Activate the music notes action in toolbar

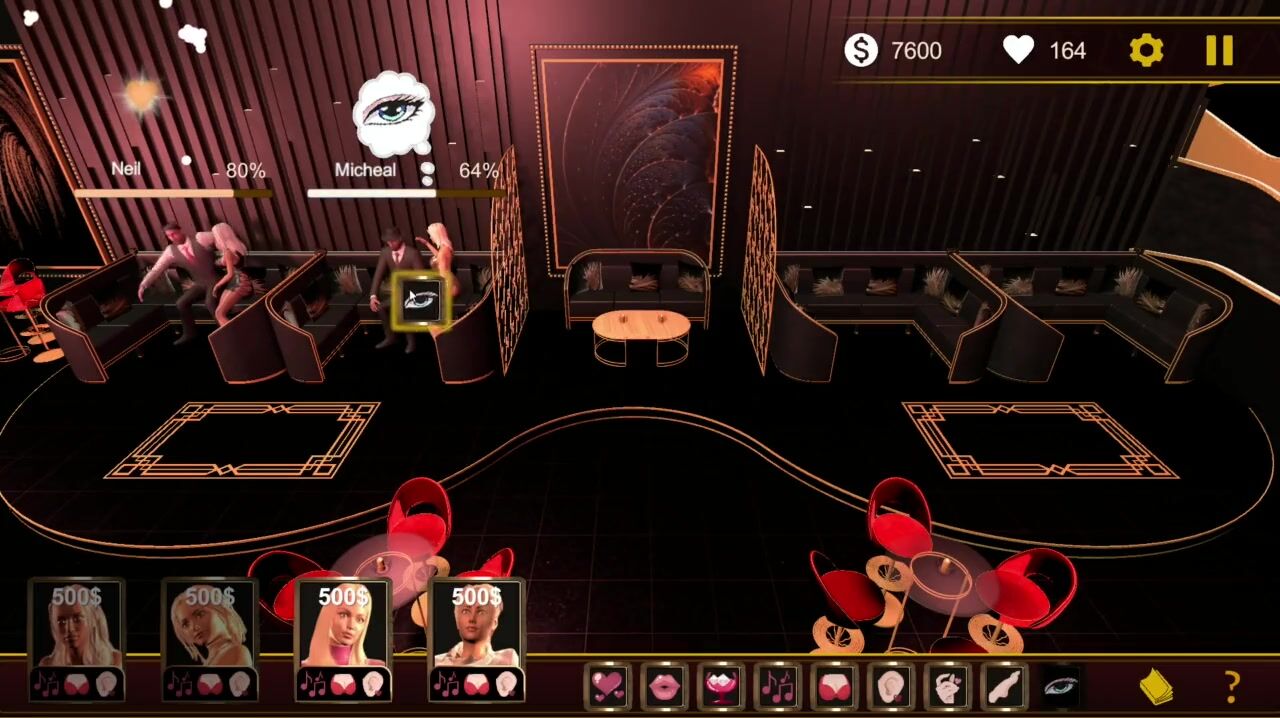tap(777, 686)
